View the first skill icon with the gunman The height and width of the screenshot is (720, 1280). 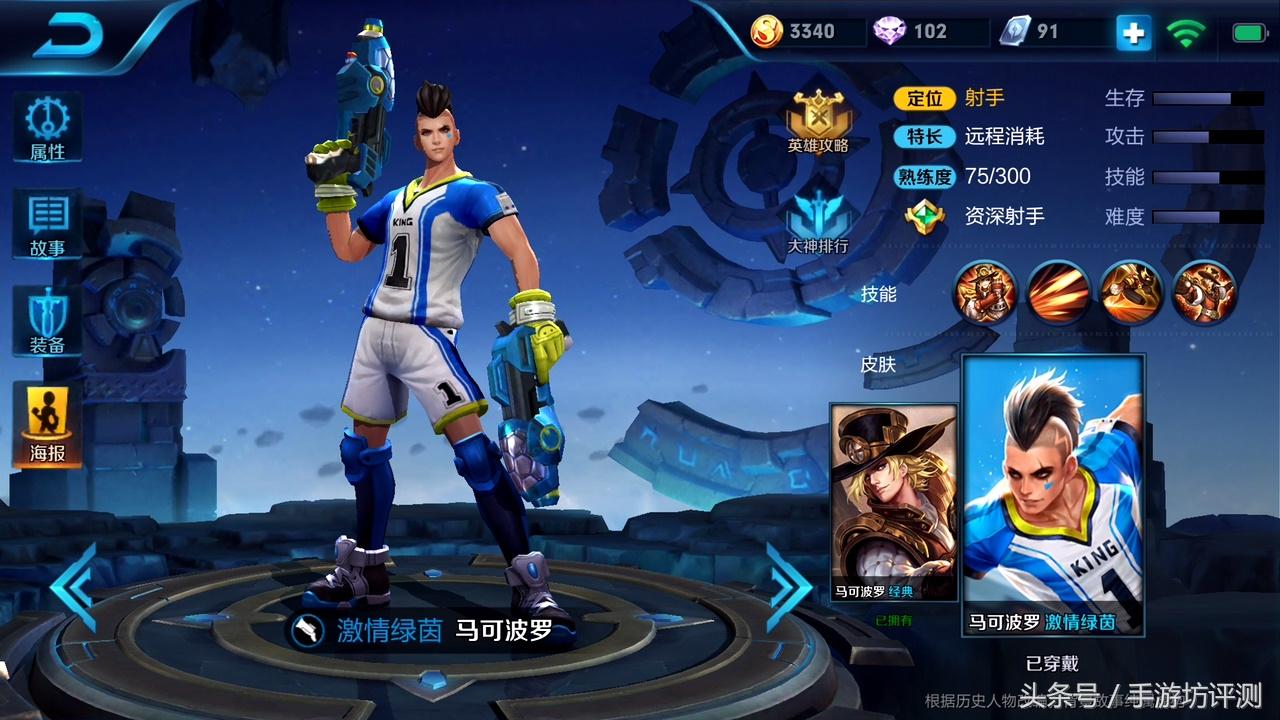pyautogui.click(x=984, y=292)
